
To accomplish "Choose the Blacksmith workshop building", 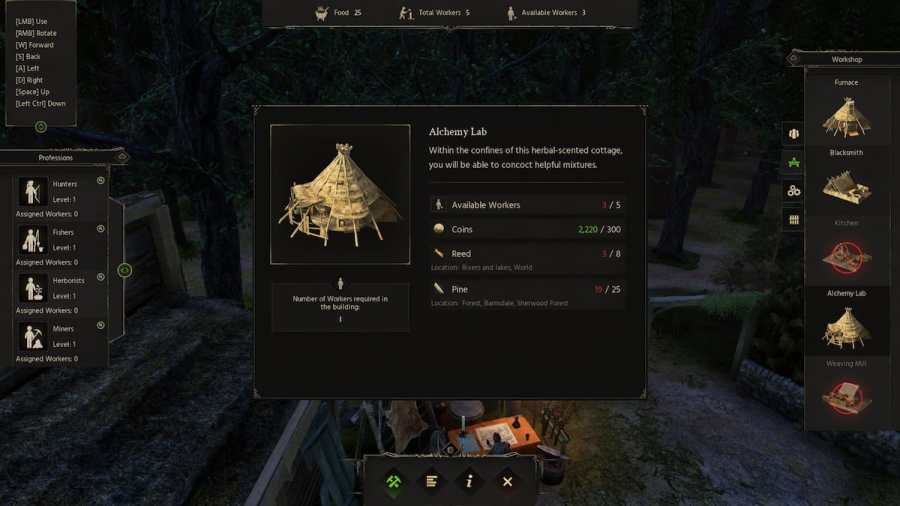I will (846, 187).
